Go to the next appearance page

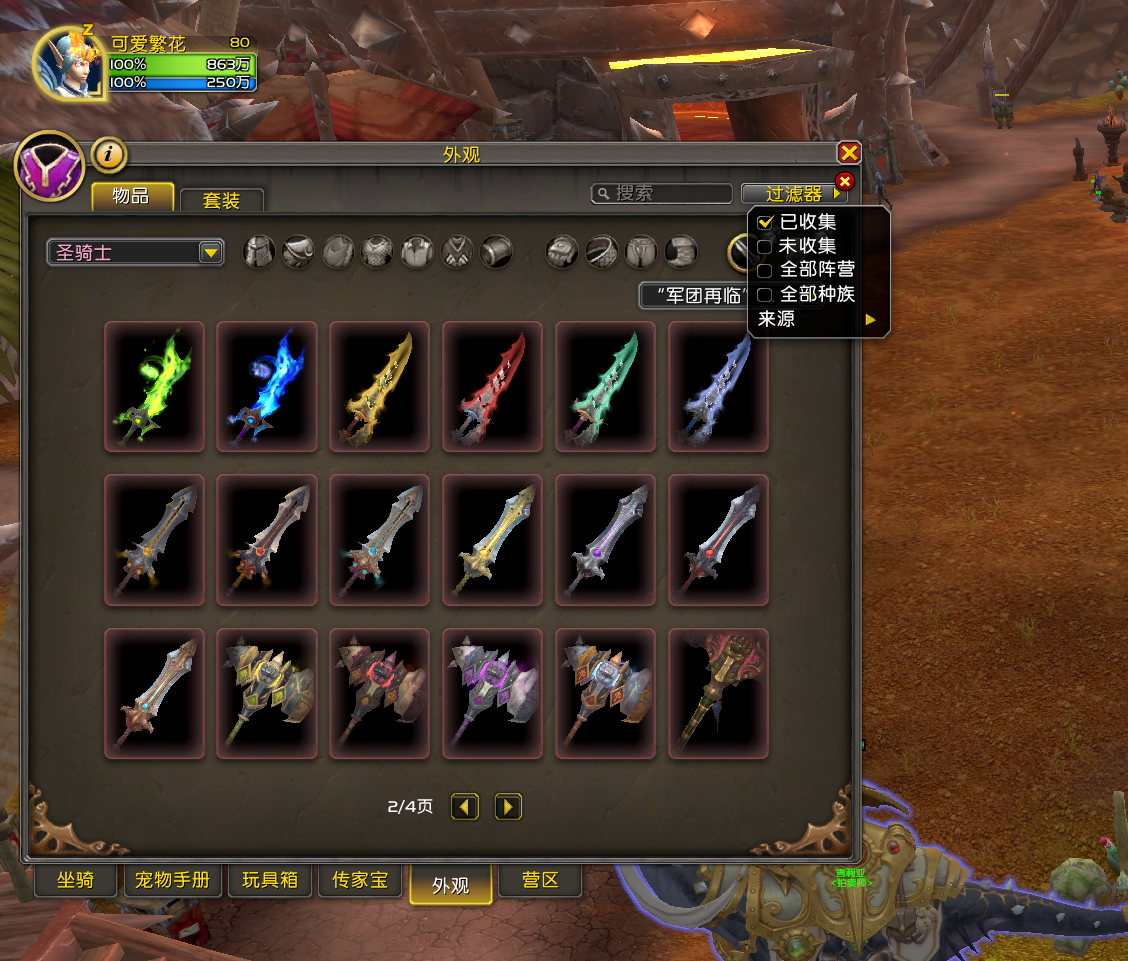pos(509,806)
